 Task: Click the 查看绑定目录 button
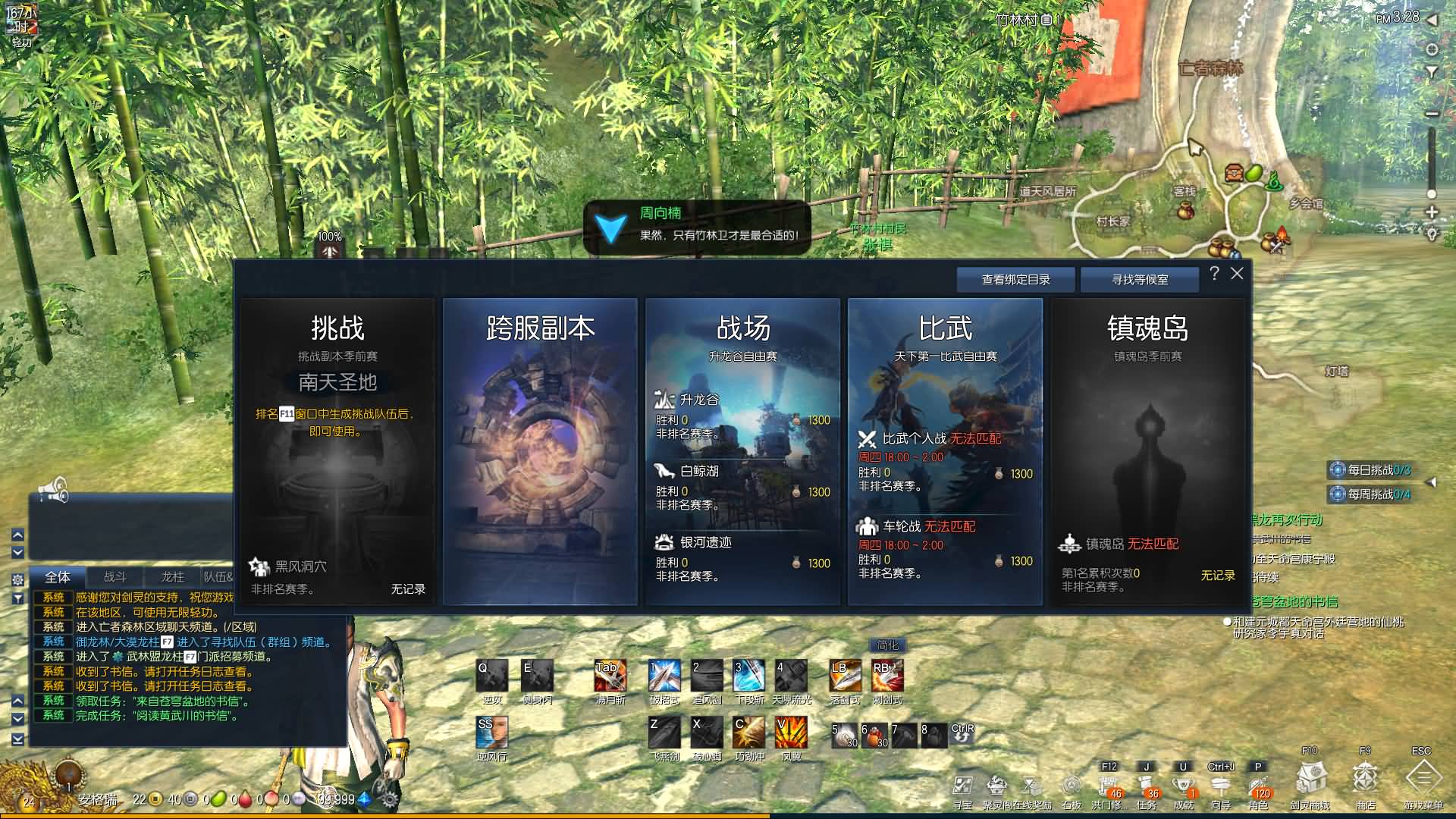click(1015, 280)
